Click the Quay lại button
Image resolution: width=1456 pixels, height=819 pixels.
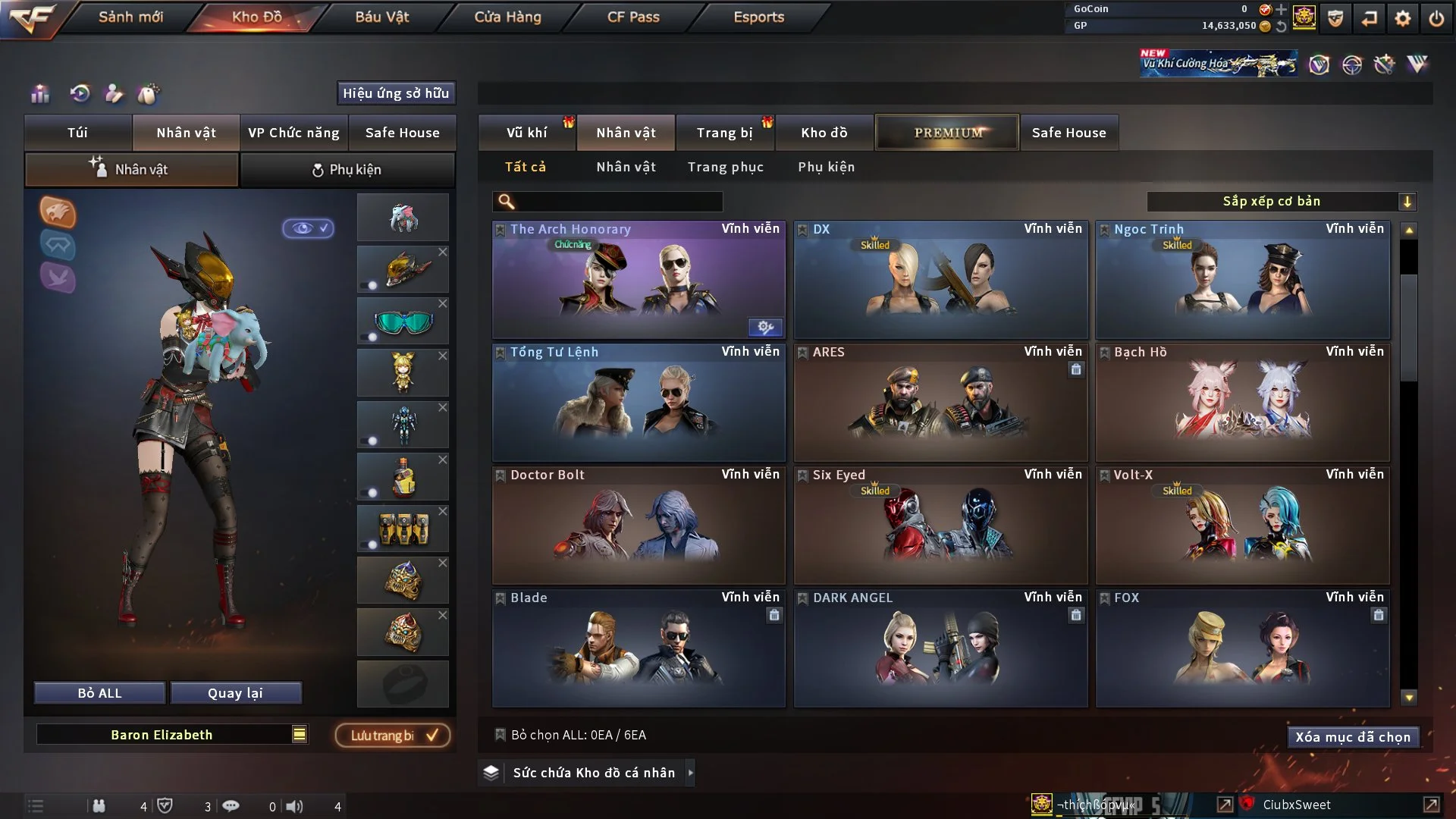(235, 693)
